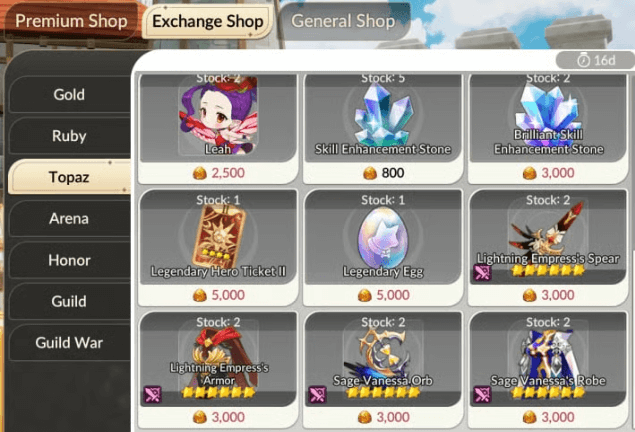Open the Premium Shop tab

(x=71, y=21)
